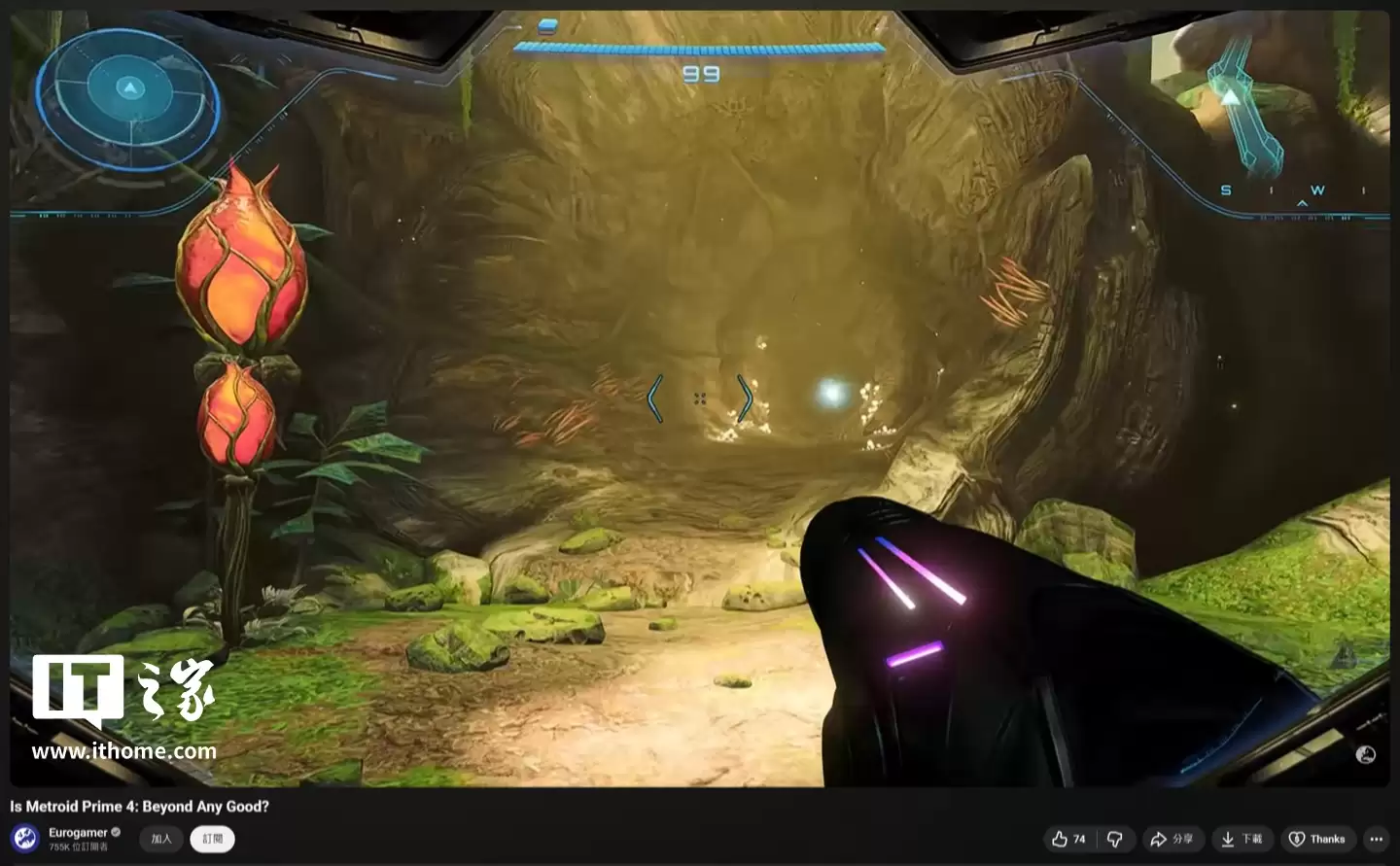Click the channel watermark in the video corner

pyautogui.click(x=1365, y=753)
